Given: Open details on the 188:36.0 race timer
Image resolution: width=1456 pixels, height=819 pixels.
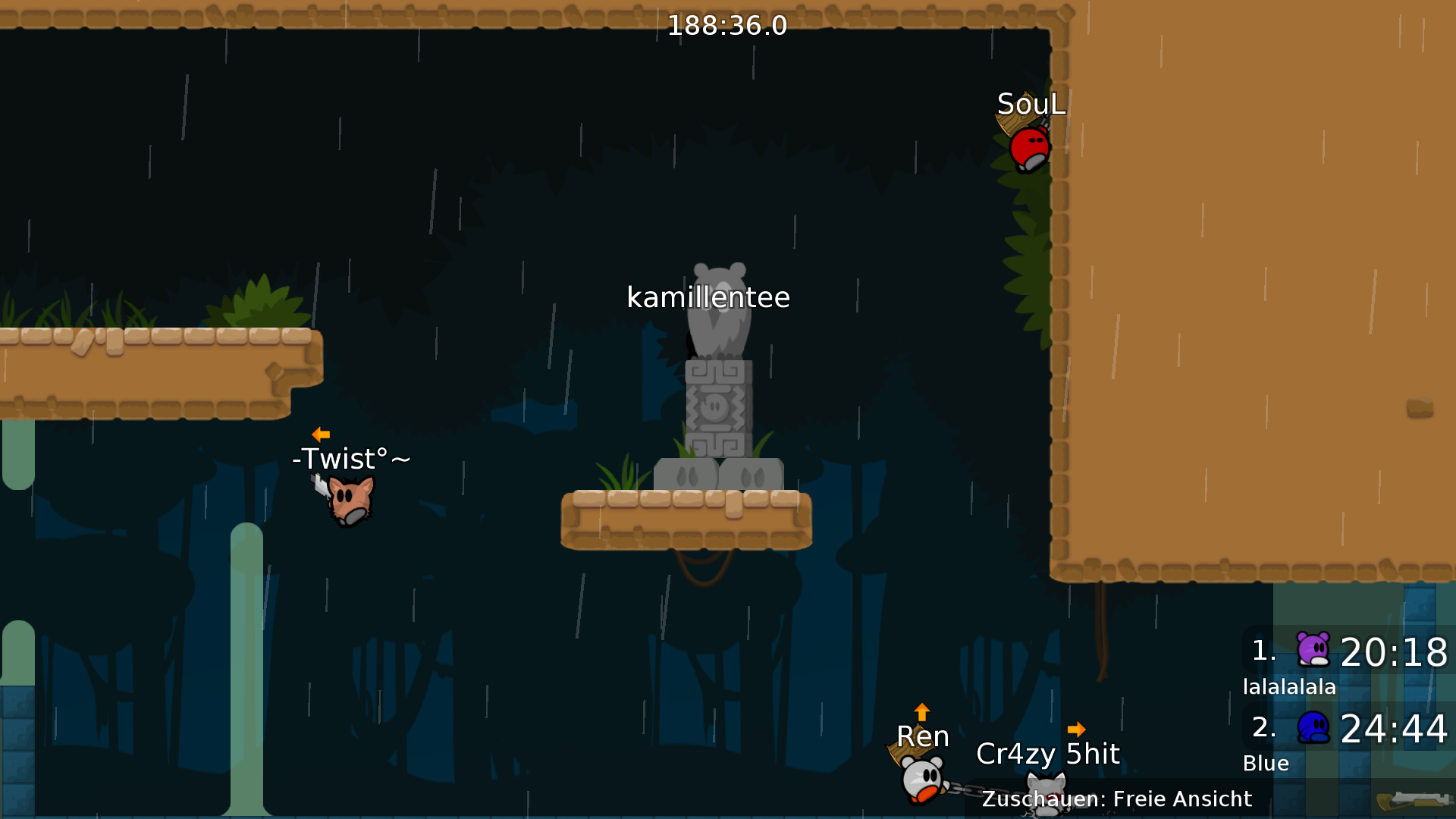Looking at the screenshot, I should pyautogui.click(x=726, y=26).
